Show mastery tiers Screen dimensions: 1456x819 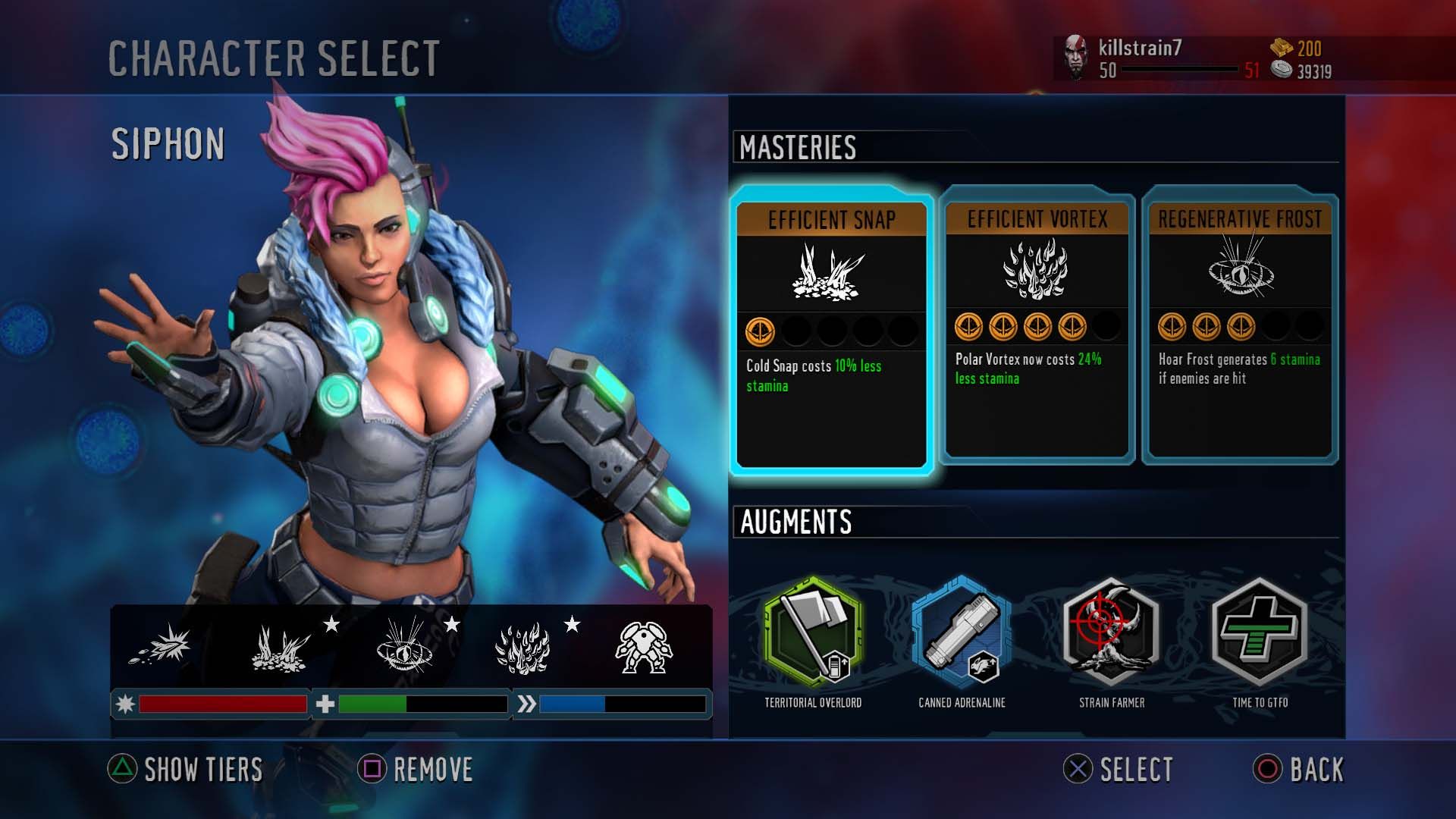click(186, 770)
